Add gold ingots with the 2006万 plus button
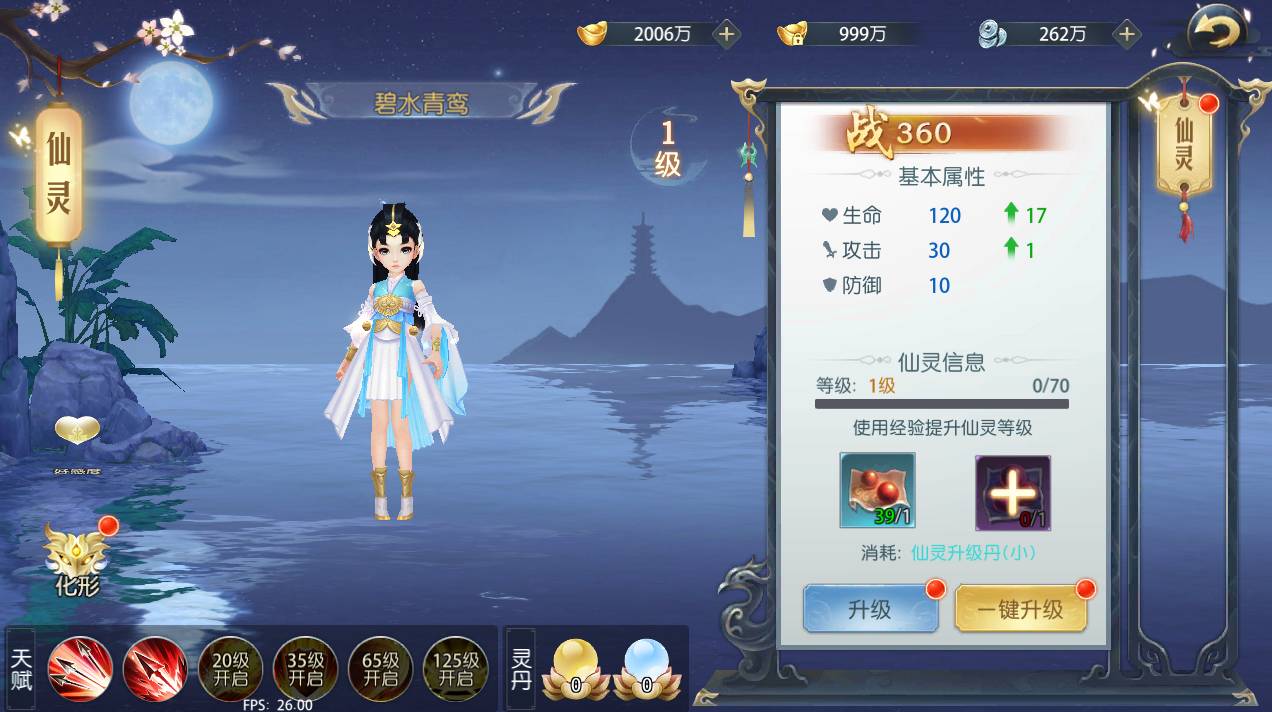Screen dimensions: 1272x712 pyautogui.click(x=726, y=34)
